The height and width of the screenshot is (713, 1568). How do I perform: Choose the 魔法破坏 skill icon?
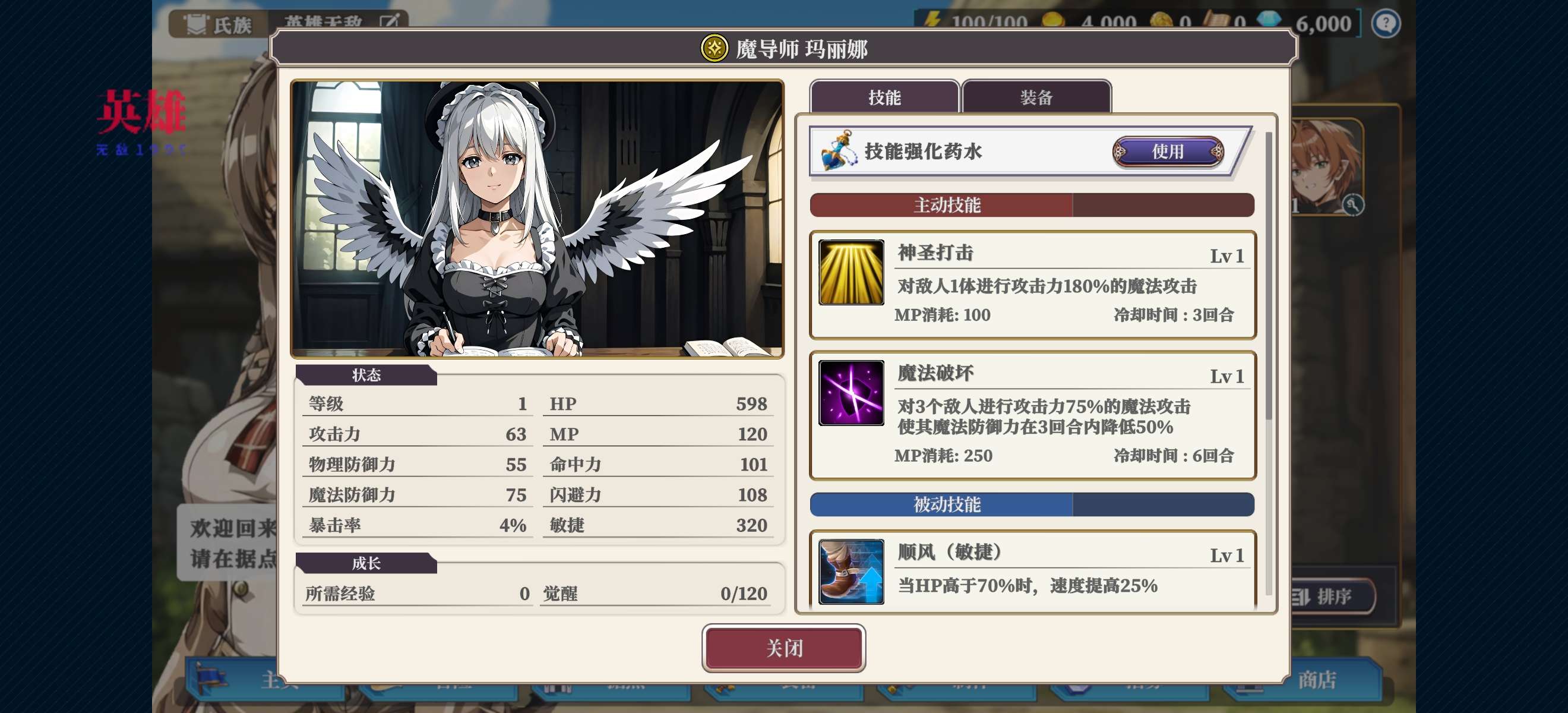(x=851, y=393)
